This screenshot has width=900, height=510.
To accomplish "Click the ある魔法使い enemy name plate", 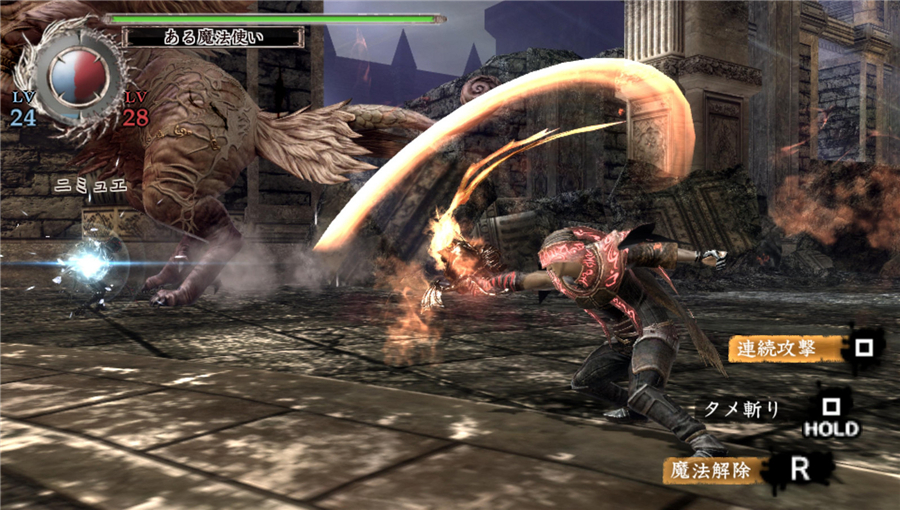I will 212,37.
